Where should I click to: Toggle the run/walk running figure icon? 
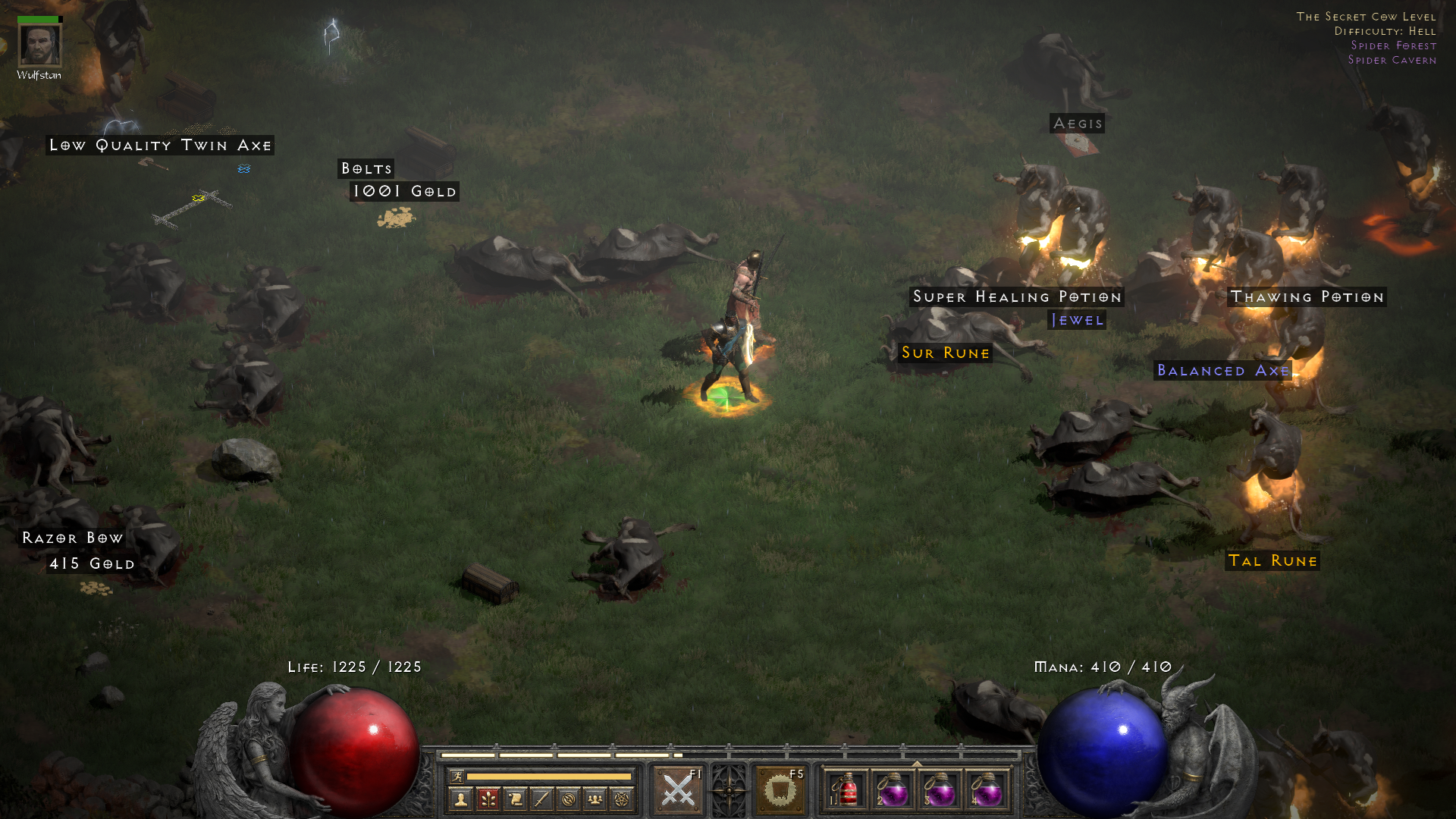(x=457, y=776)
